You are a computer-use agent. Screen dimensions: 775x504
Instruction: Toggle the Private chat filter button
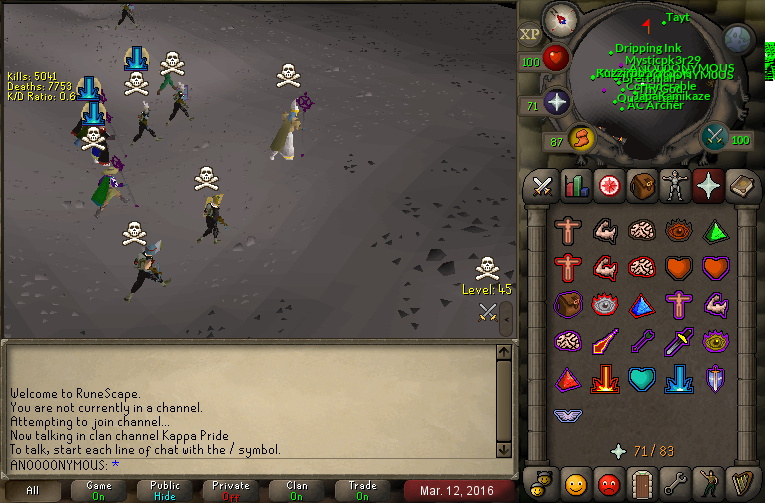[231, 490]
